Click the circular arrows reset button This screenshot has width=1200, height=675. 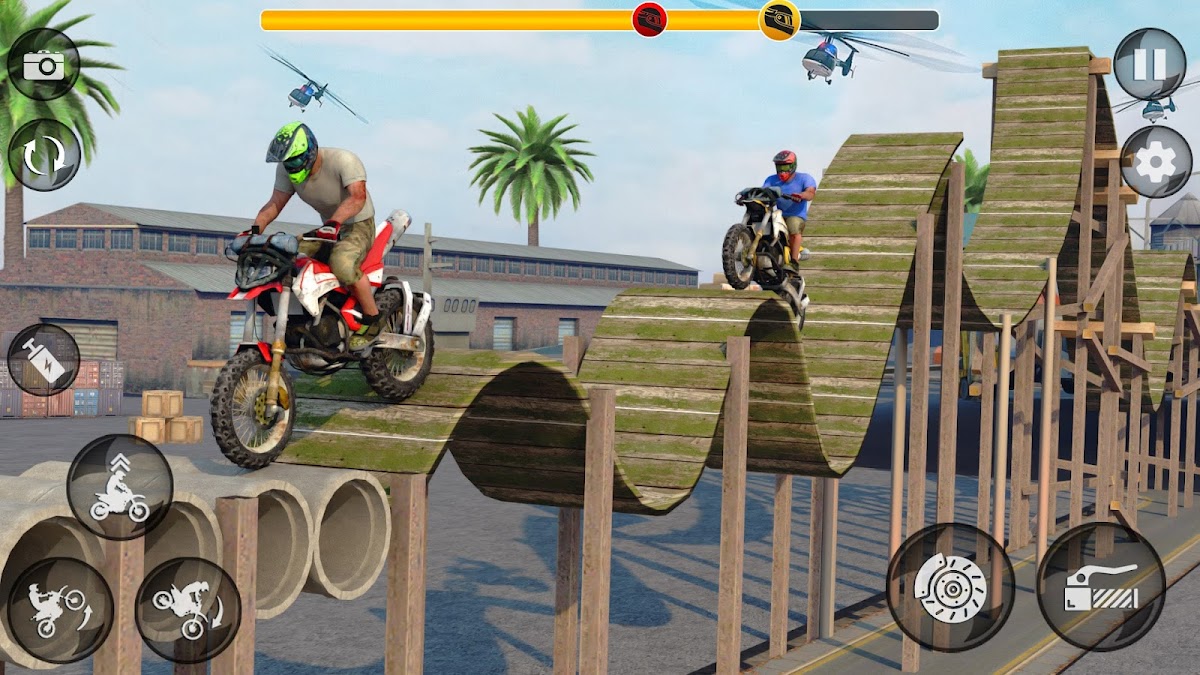44,155
